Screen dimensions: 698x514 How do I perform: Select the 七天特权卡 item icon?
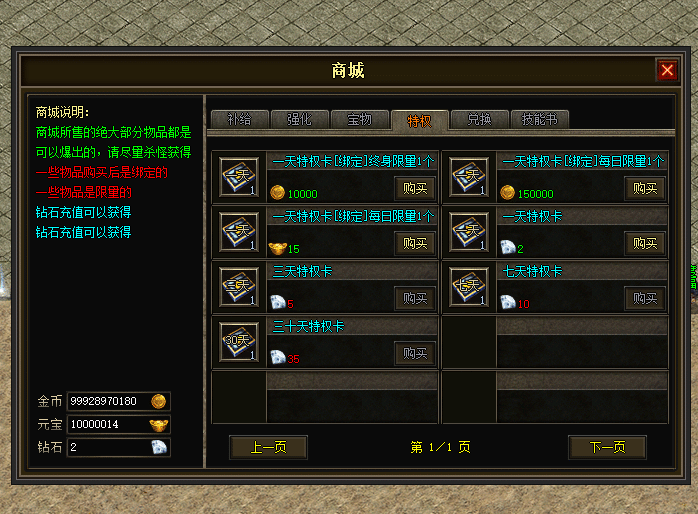469,287
